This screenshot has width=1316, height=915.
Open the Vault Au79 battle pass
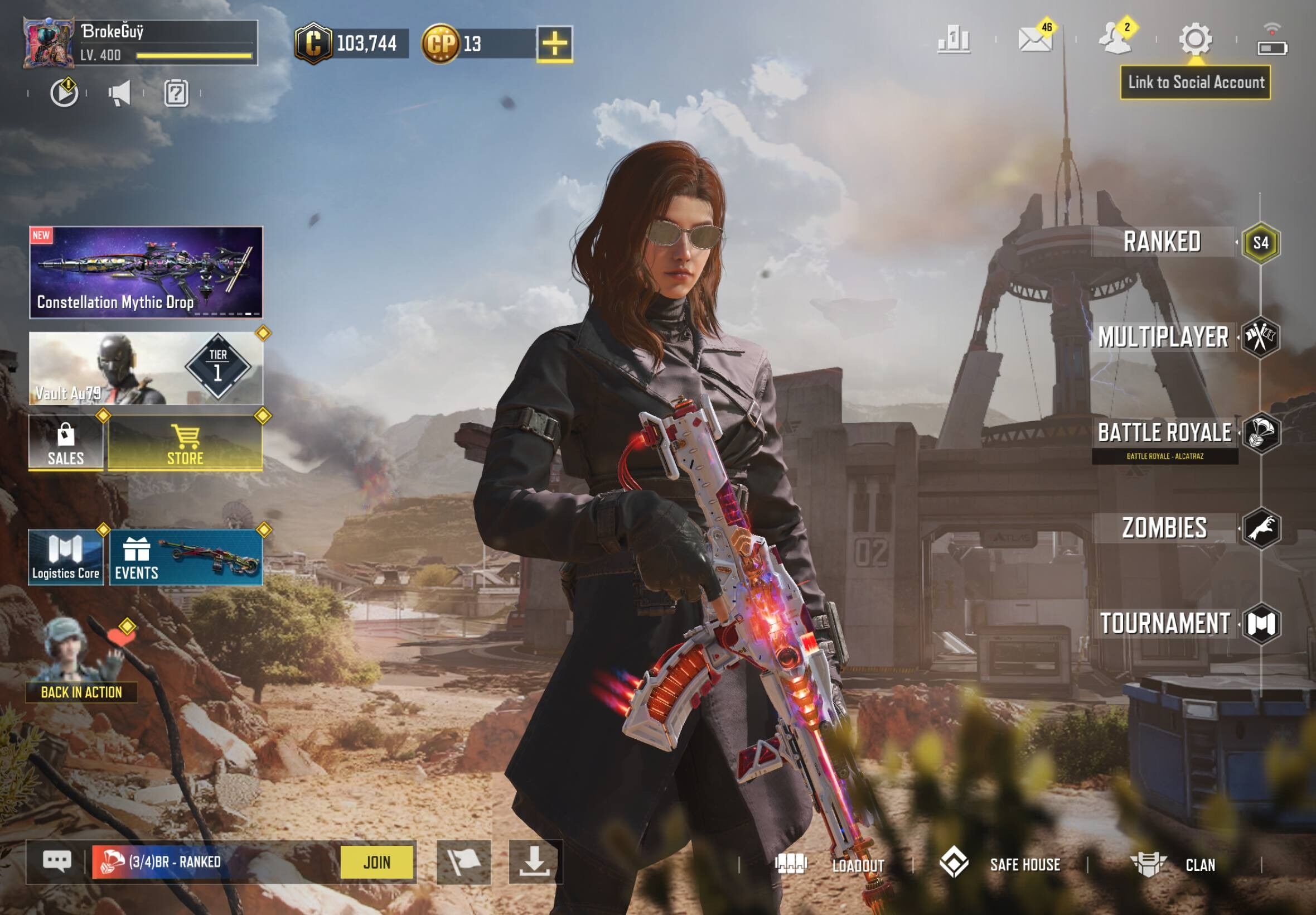(x=146, y=368)
